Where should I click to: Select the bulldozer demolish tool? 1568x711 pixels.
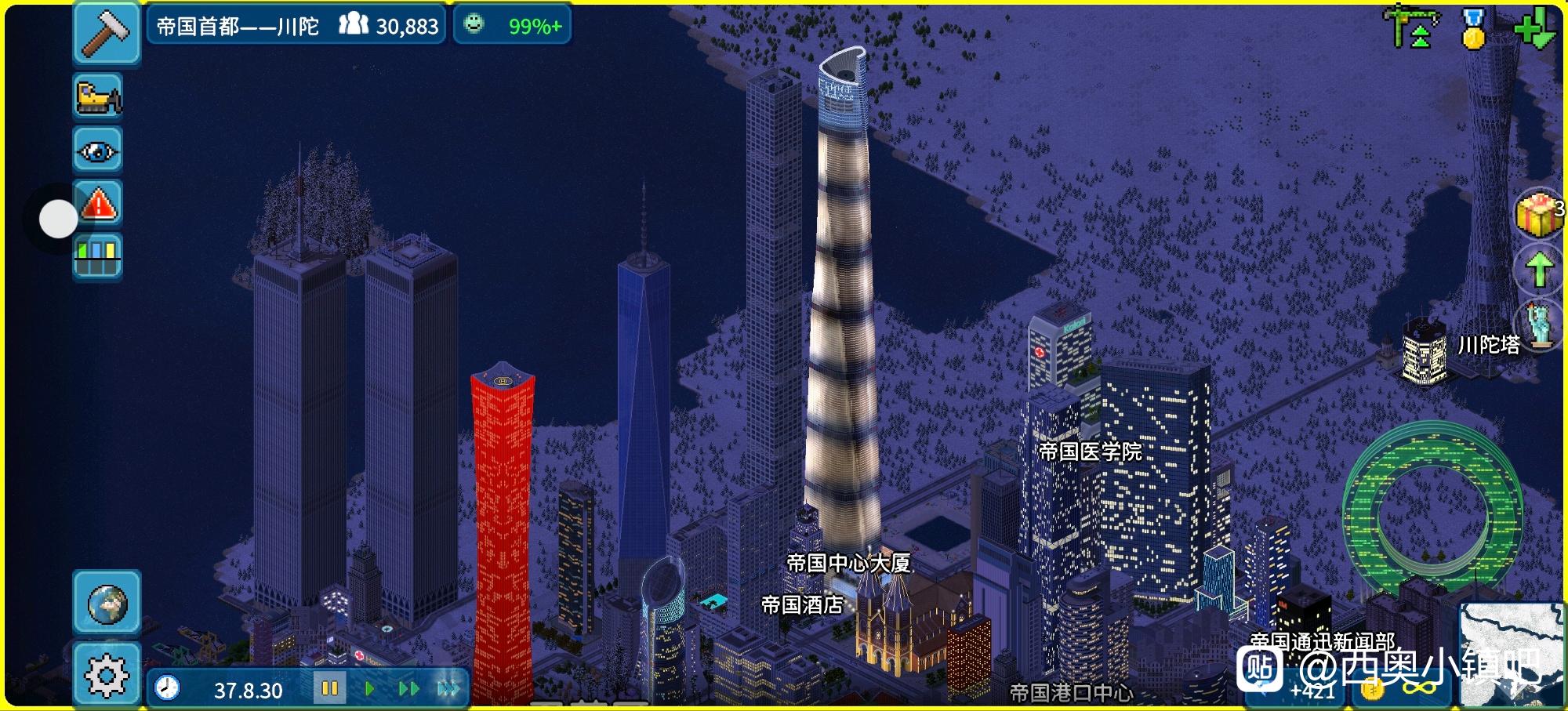[x=98, y=96]
